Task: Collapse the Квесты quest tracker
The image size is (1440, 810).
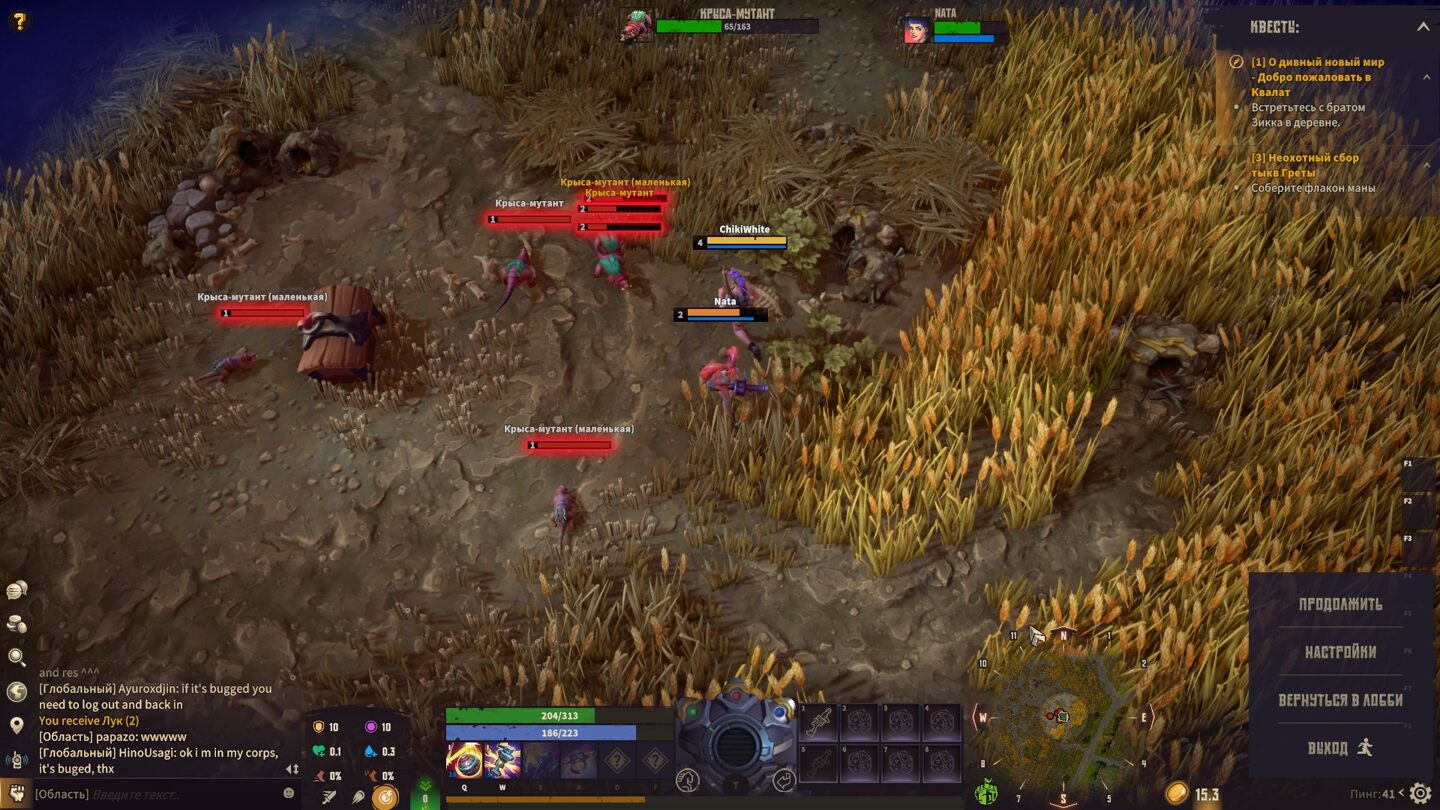Action: (x=1422, y=27)
